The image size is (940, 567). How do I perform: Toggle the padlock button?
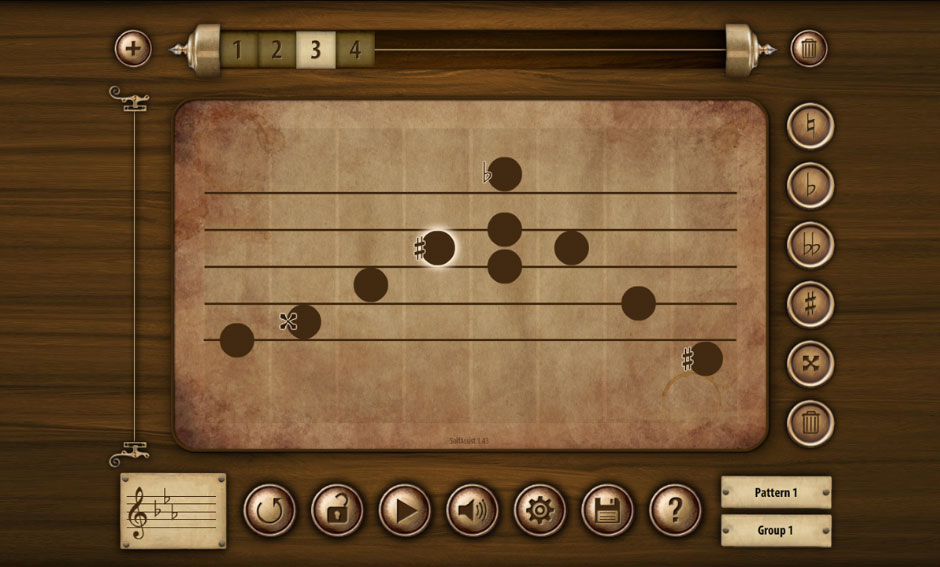tap(337, 511)
